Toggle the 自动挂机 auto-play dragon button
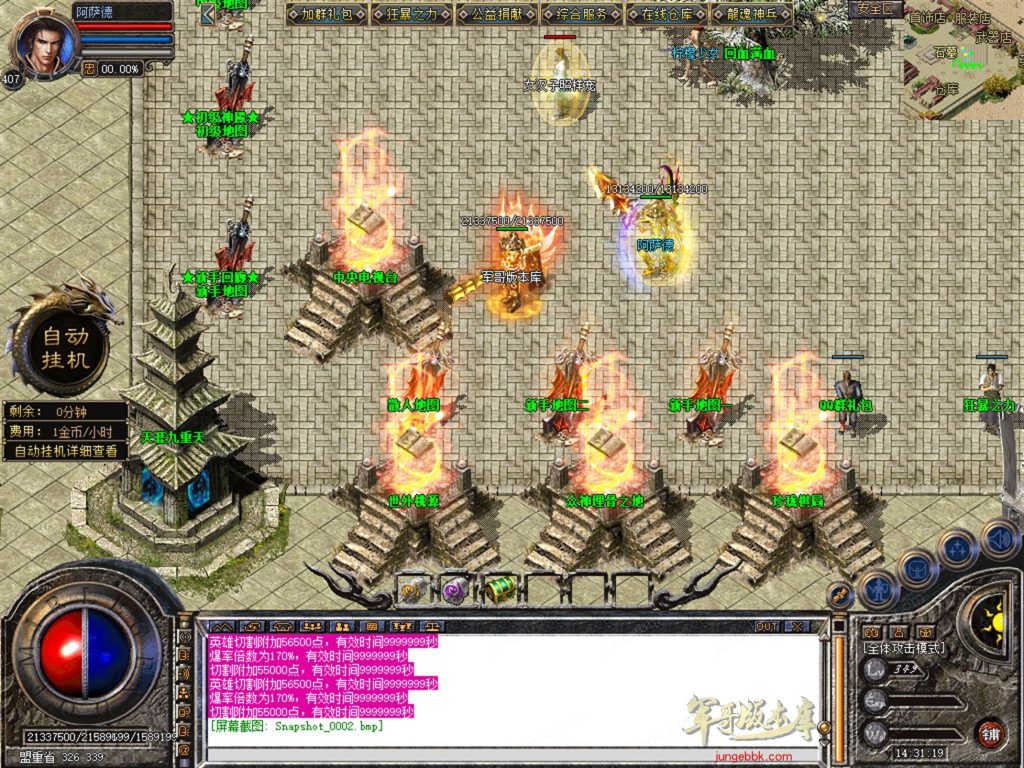Viewport: 1024px width, 768px height. [66, 347]
